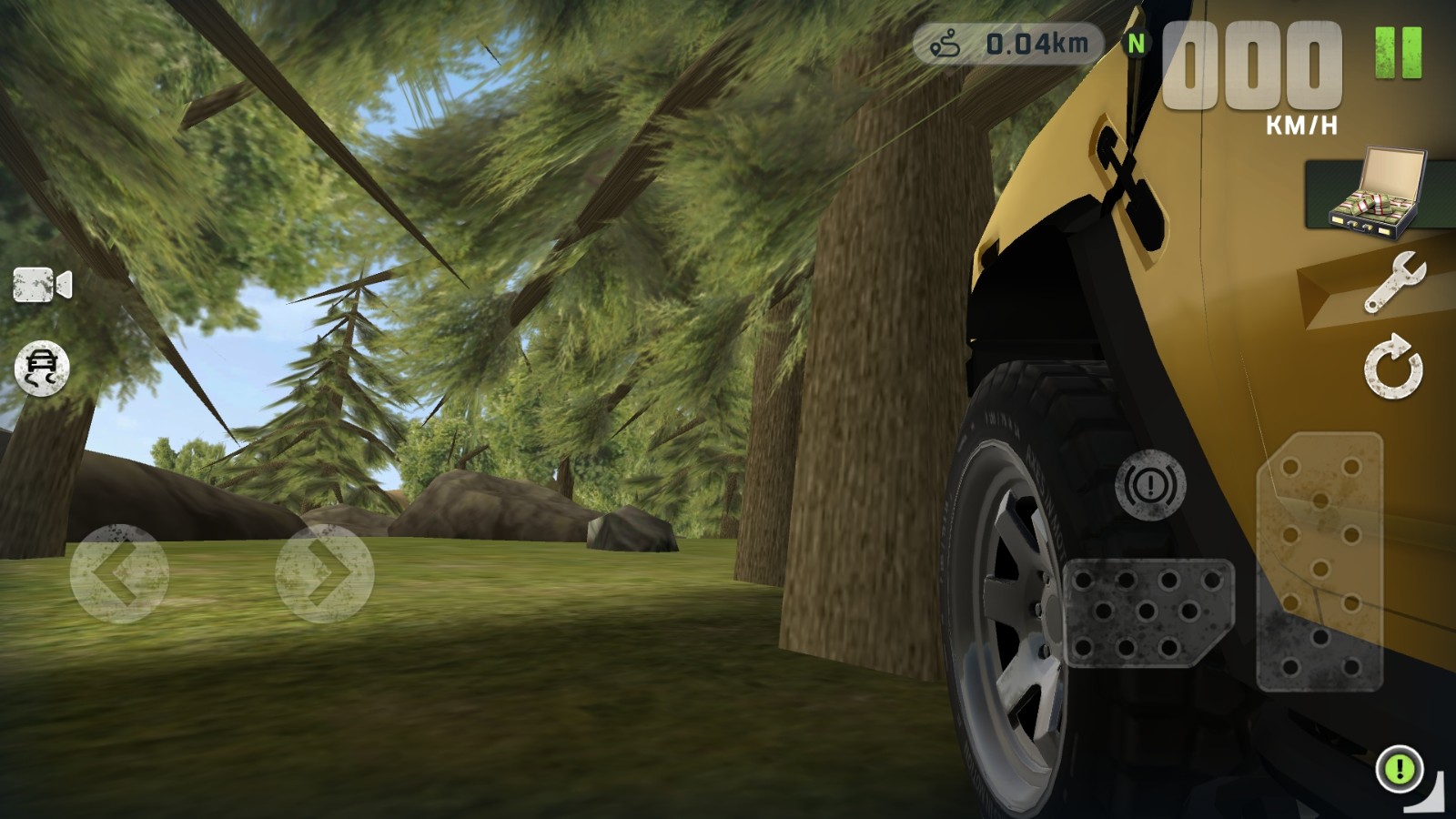Toggle the traction control car icon
This screenshot has width=1456, height=819.
tap(42, 368)
